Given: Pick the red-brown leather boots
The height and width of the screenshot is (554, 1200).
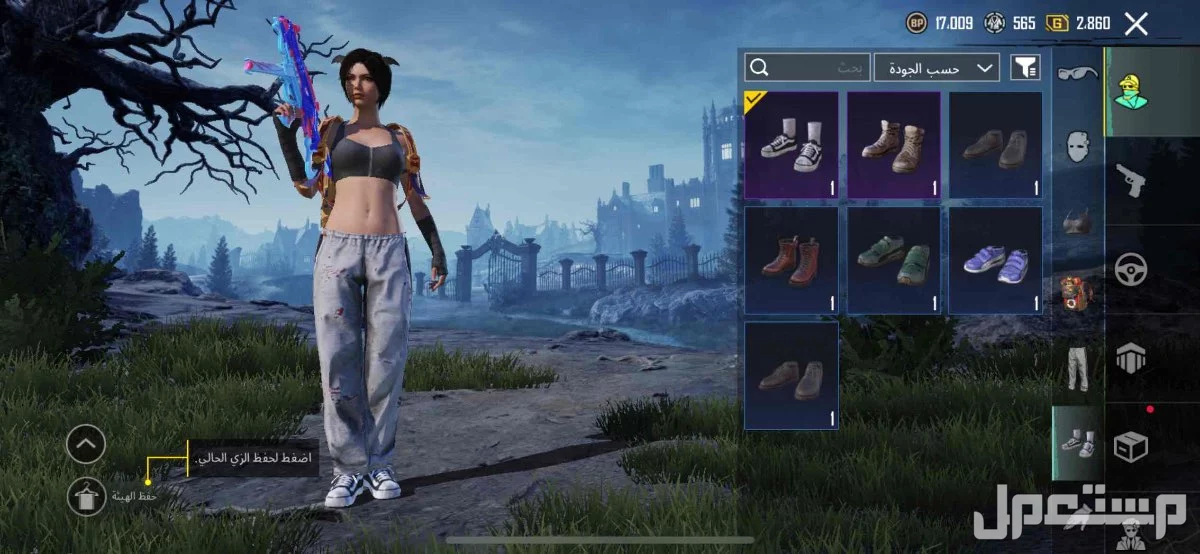Looking at the screenshot, I should click(x=791, y=260).
